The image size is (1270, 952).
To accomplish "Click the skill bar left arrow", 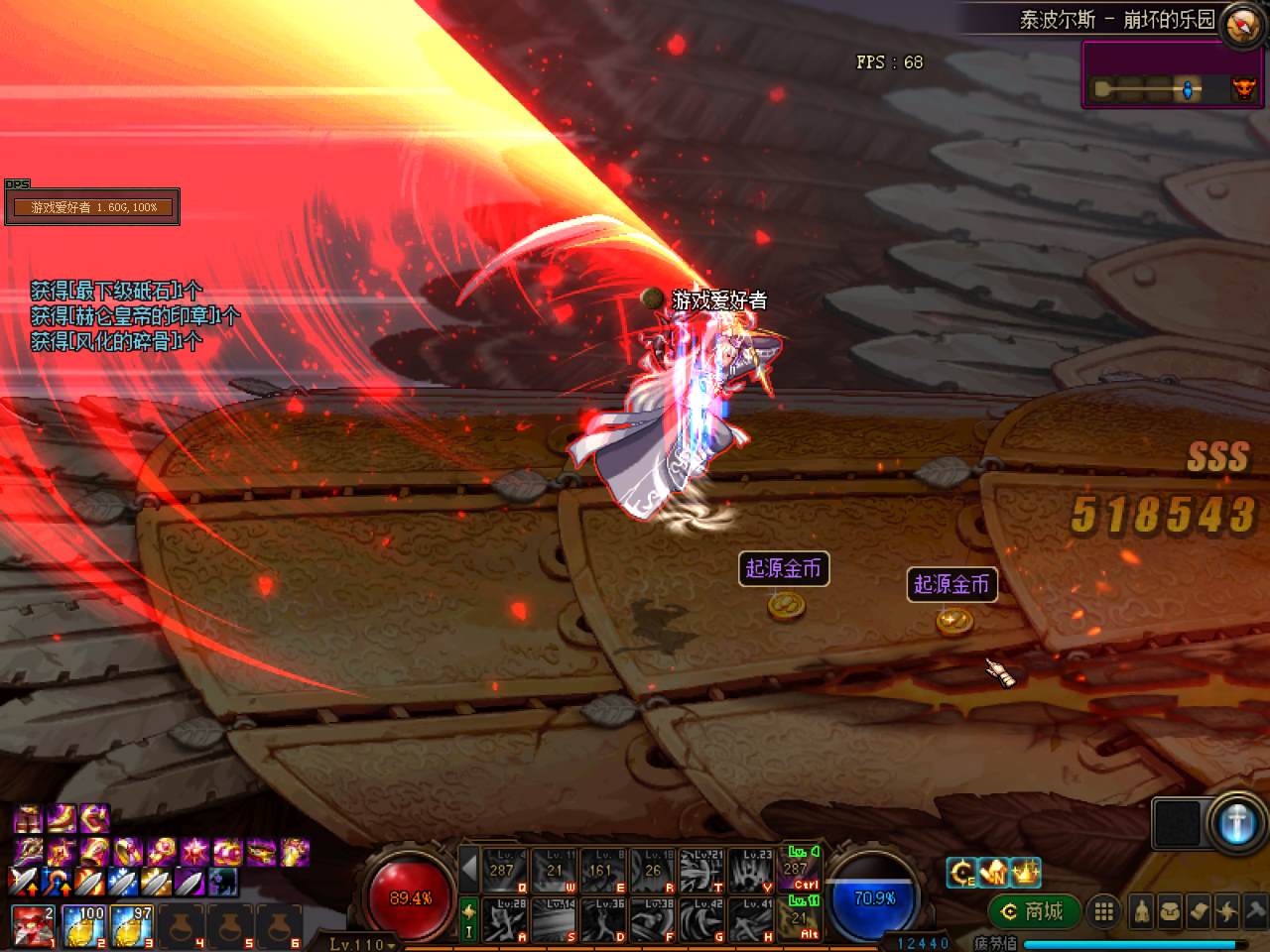I will pos(470,871).
